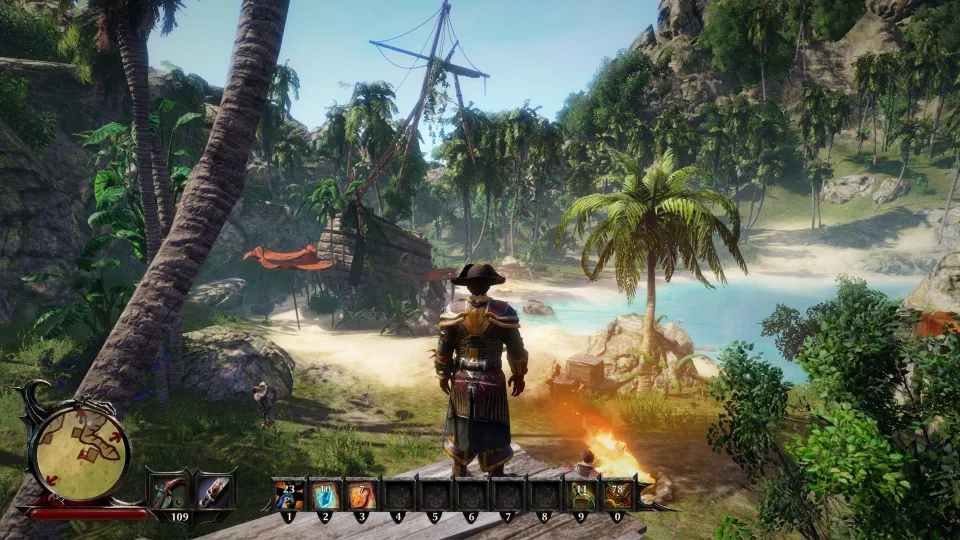Viewport: 960px width, 540px height.
Task: Use the green item in slot 9
Action: (x=580, y=494)
